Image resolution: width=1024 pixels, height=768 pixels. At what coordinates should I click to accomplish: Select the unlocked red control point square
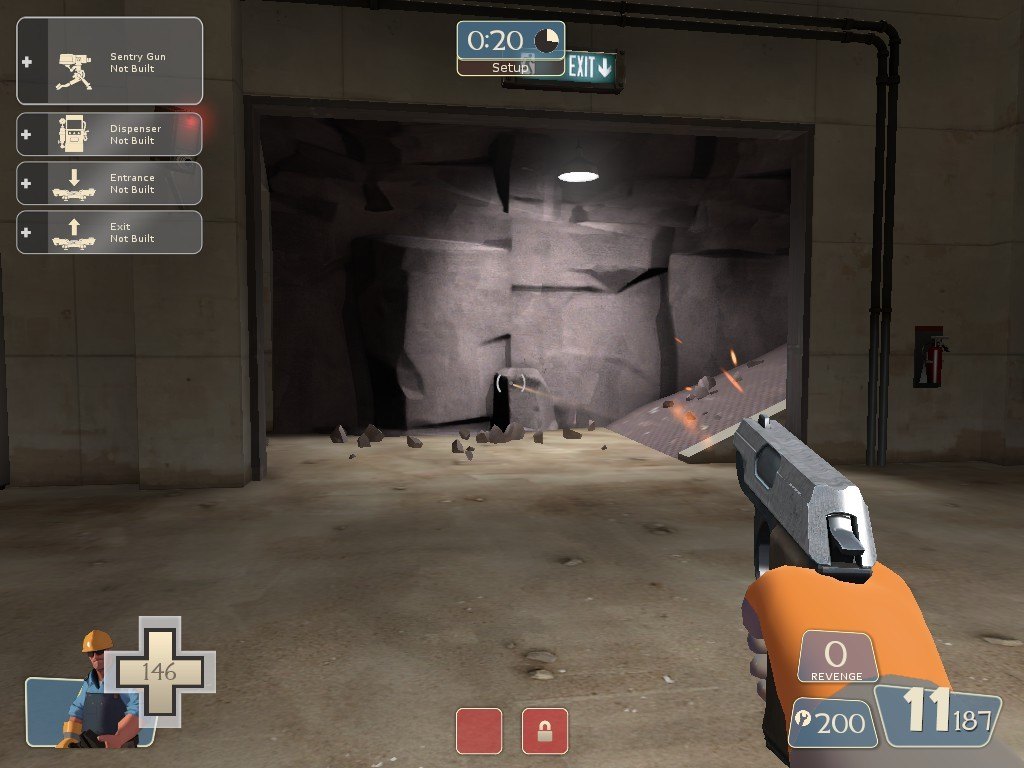pos(479,731)
